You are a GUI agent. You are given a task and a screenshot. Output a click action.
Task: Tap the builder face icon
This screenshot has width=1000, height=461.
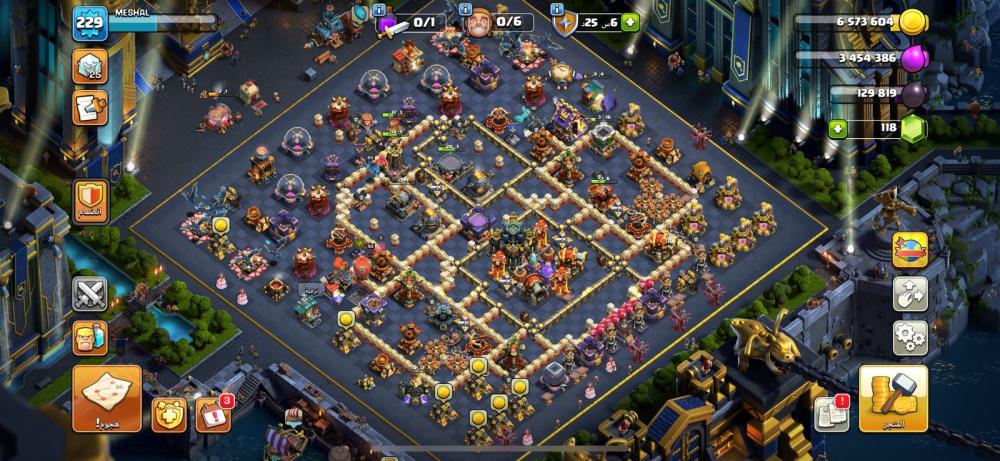click(480, 23)
